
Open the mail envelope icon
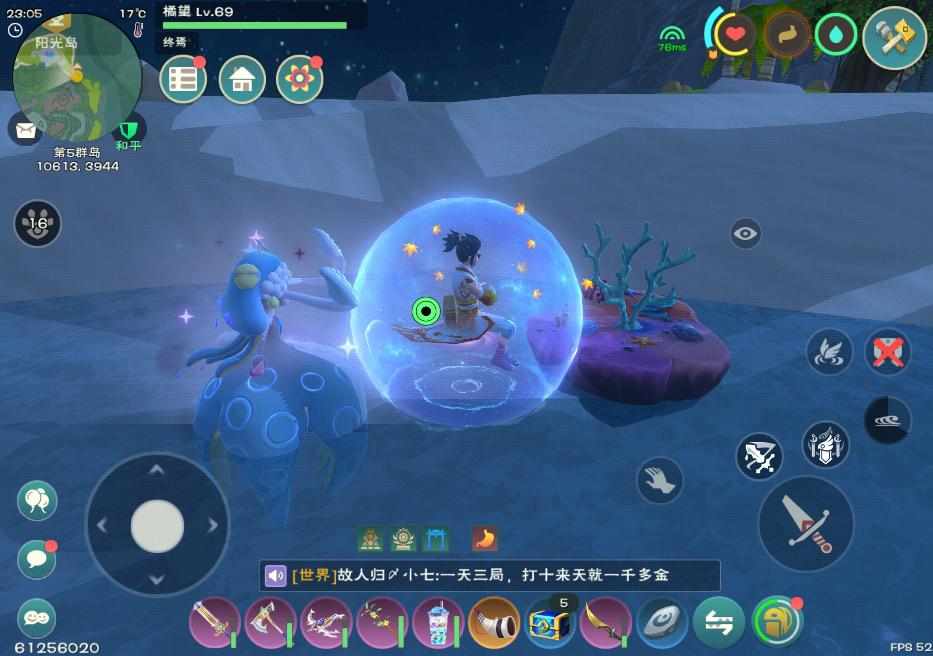(23, 129)
